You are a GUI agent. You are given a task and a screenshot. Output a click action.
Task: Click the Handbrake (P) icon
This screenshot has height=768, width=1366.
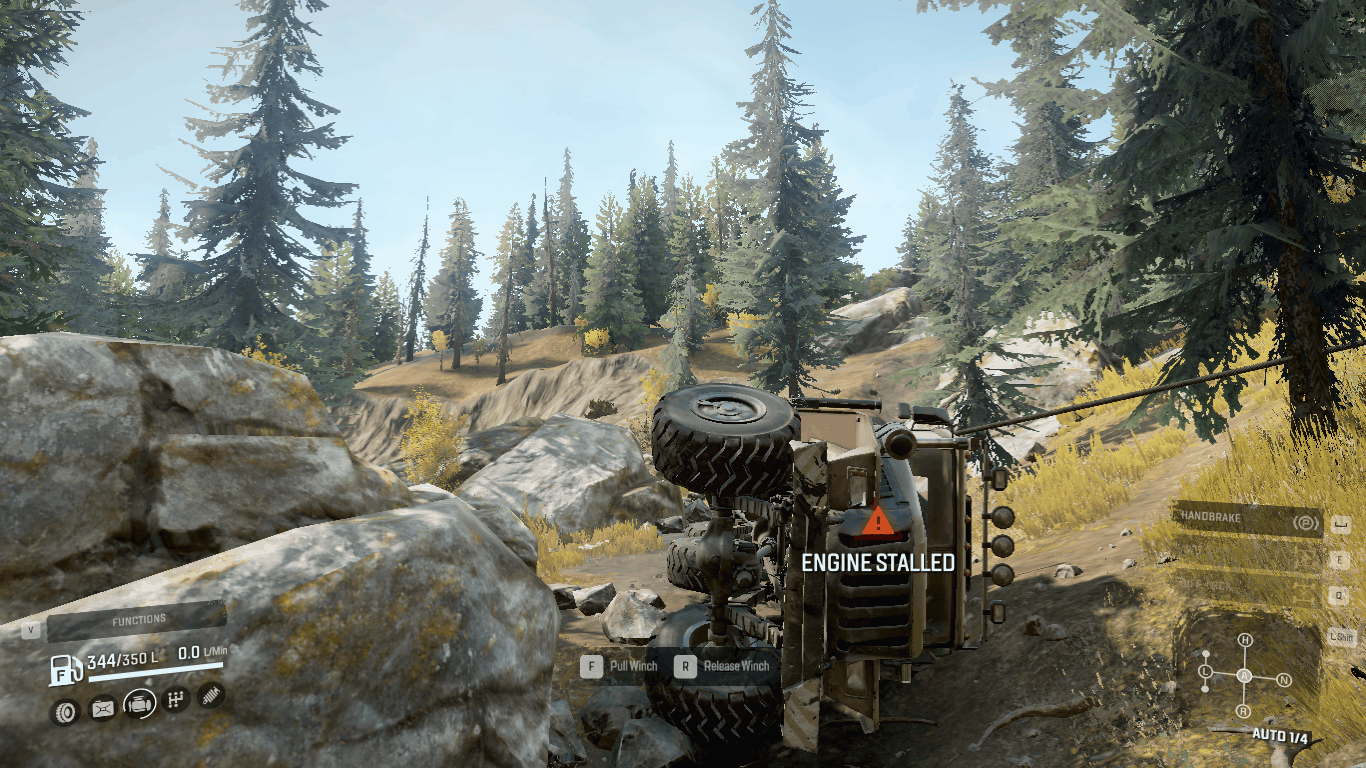coord(1306,523)
